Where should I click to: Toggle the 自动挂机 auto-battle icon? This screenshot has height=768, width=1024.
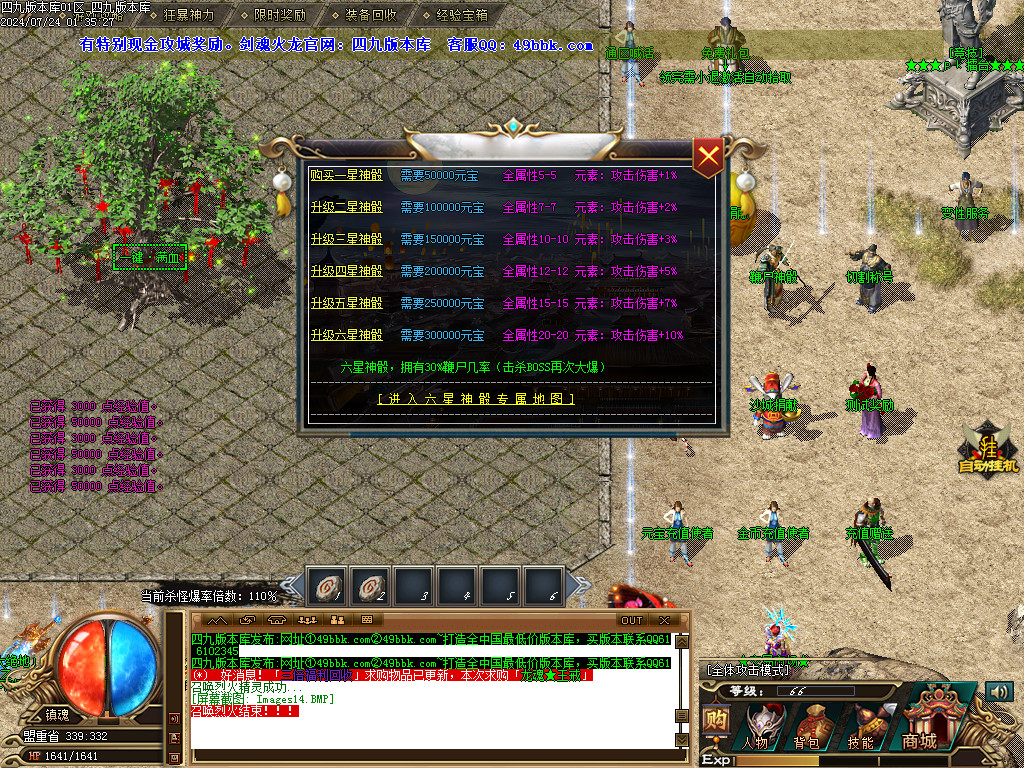coord(988,449)
